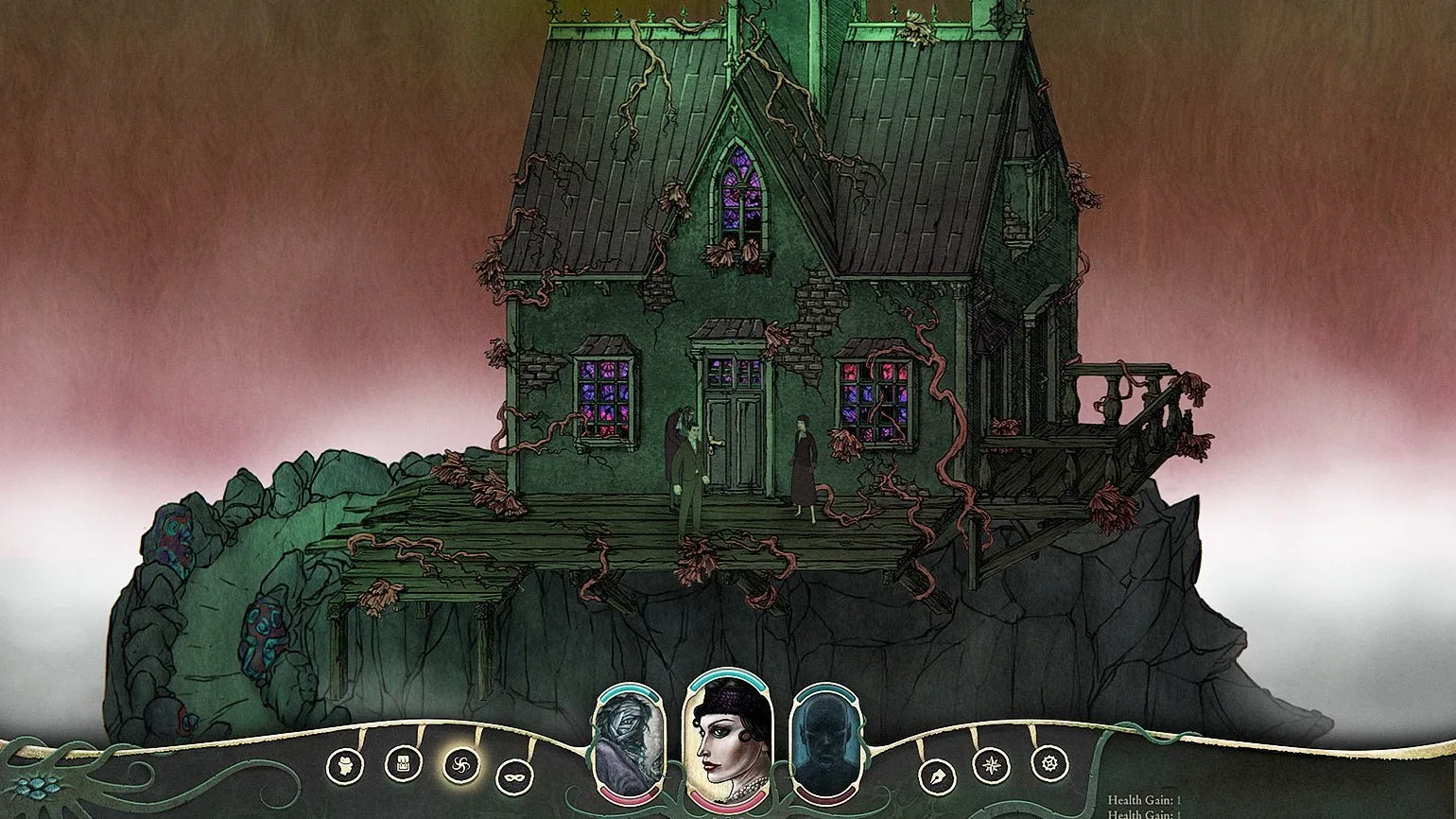
Task: Open the backpack inventory icon
Action: 404,764
